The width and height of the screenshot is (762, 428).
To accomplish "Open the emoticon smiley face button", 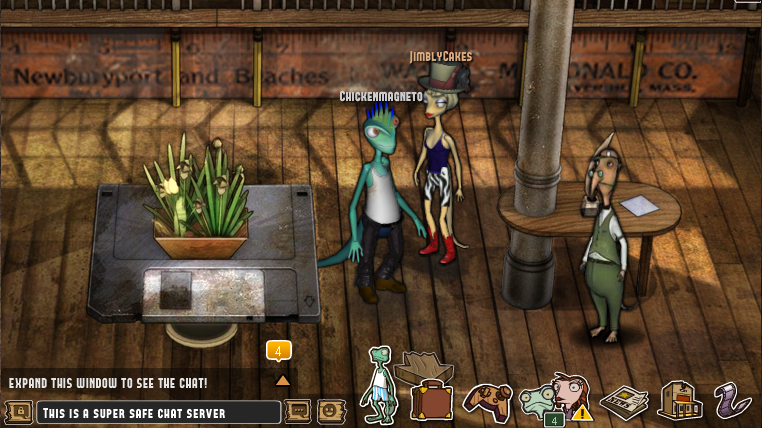I will click(x=330, y=411).
